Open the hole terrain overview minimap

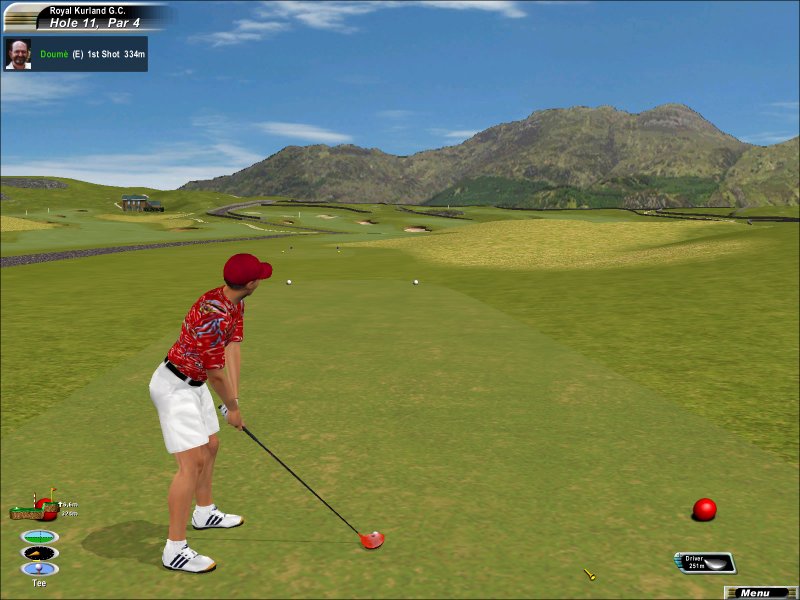[x=33, y=509]
